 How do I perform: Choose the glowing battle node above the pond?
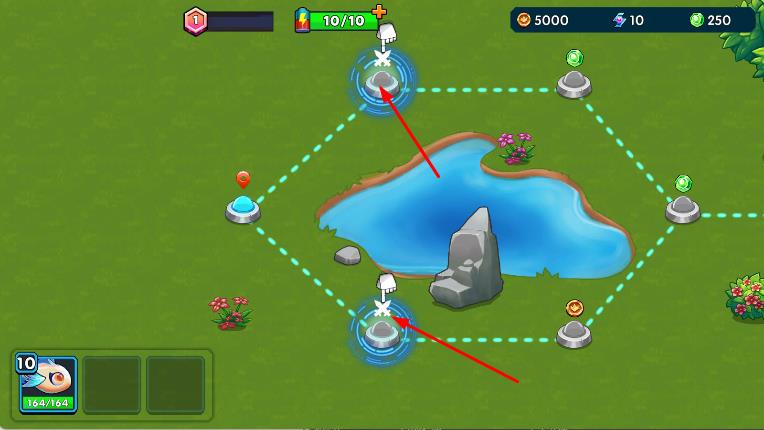tap(381, 82)
